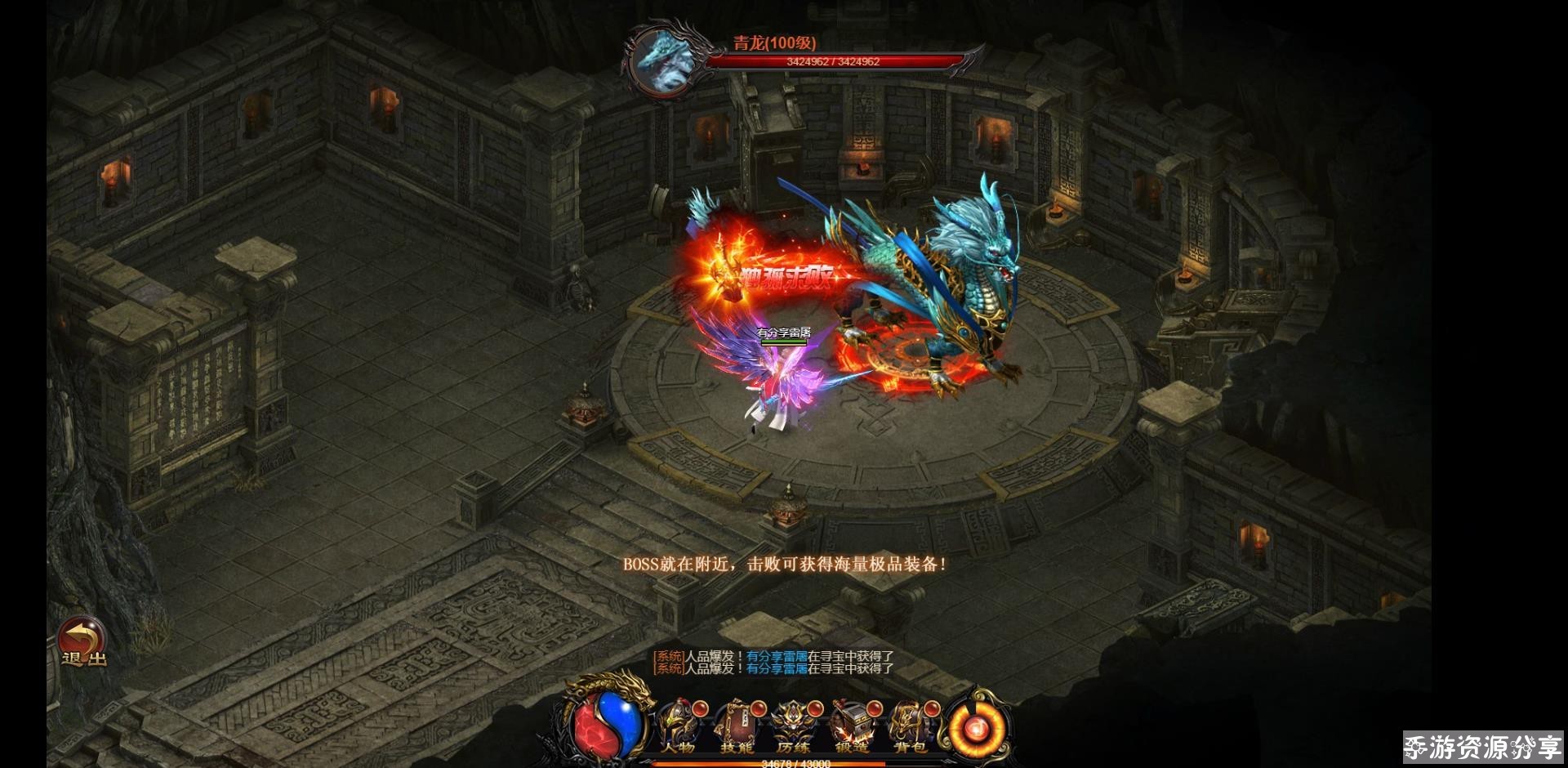Open the 锻造 forging menu

click(851, 728)
